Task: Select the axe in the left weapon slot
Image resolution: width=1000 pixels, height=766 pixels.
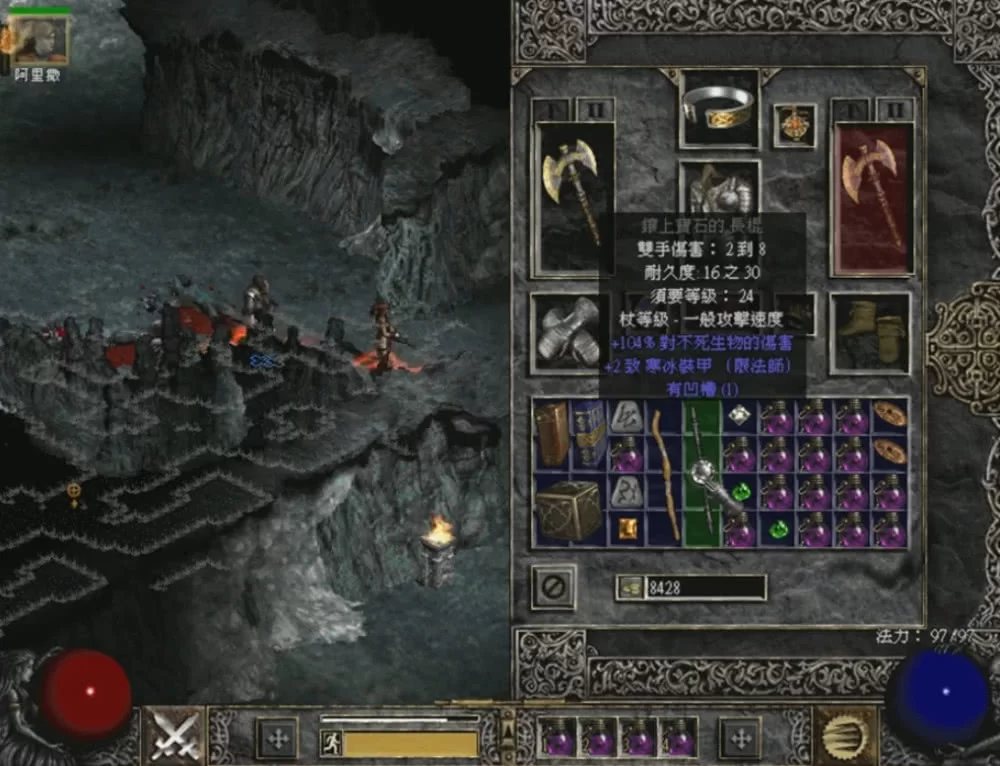Action: click(x=573, y=197)
